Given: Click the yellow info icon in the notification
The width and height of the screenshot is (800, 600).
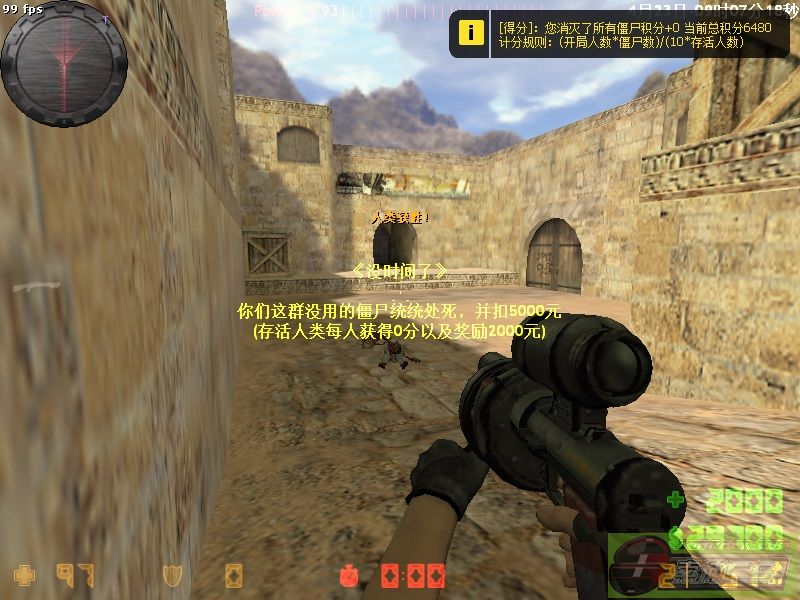Looking at the screenshot, I should 469,31.
